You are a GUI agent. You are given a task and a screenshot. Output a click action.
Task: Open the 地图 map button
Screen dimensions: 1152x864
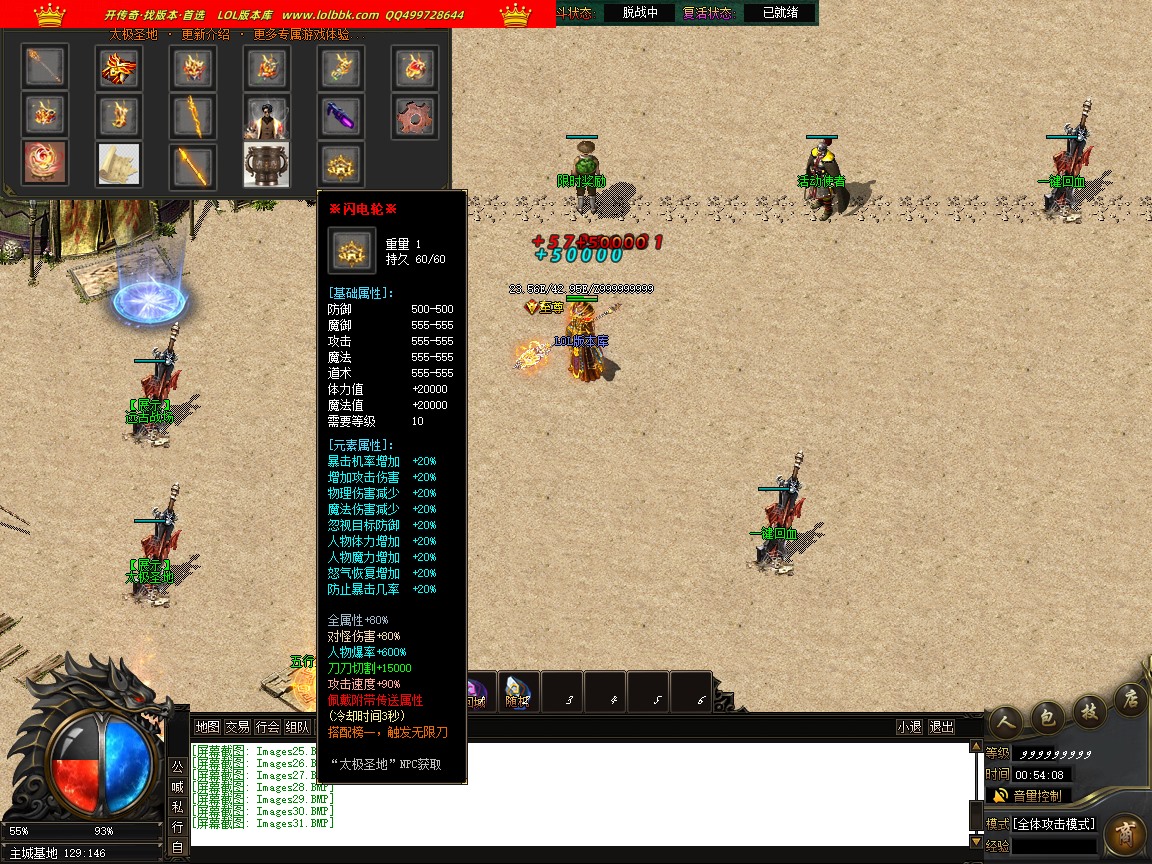207,727
